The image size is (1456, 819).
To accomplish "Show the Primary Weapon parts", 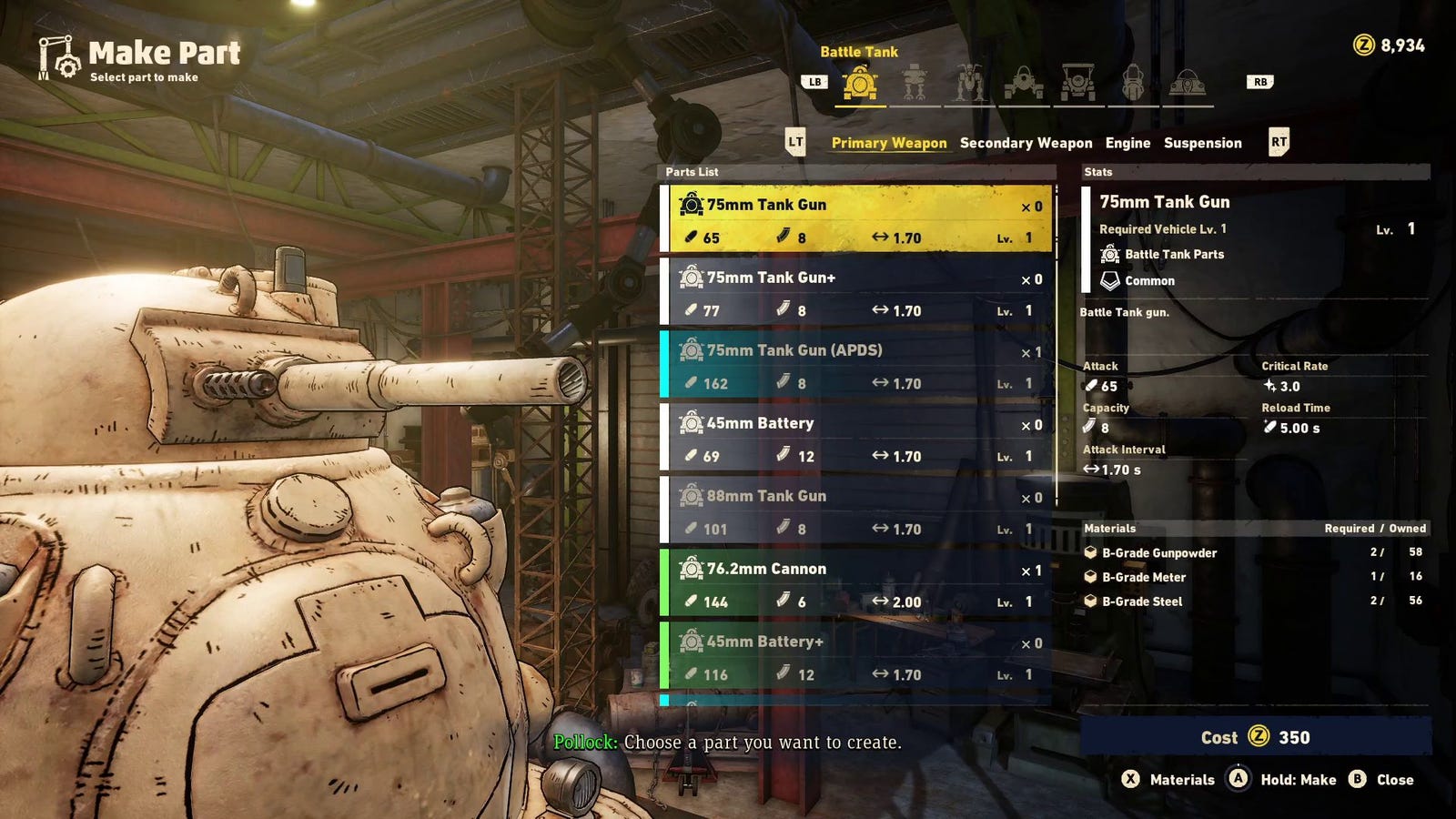I will (x=889, y=143).
